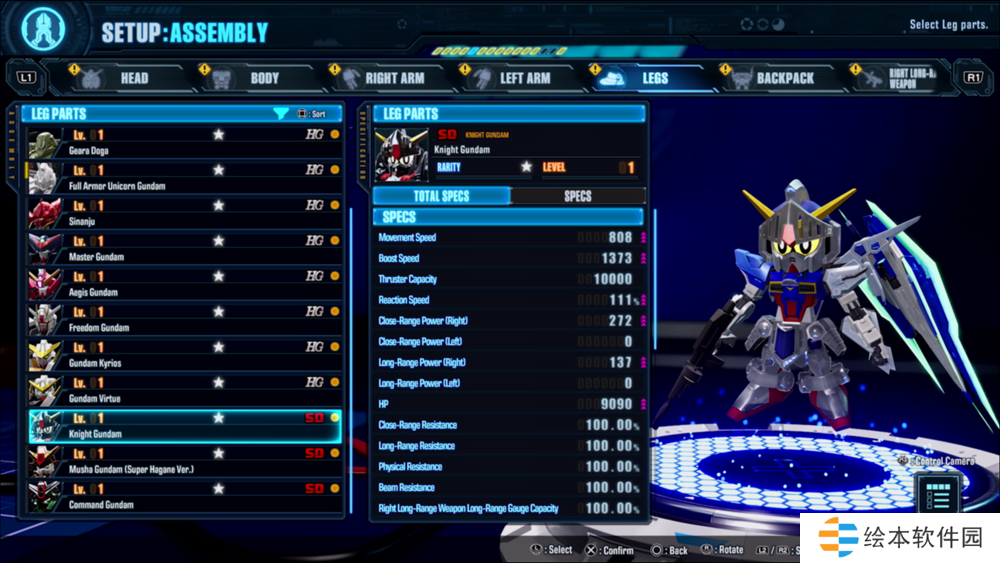Select the RIGHT ARM tab
Viewport: 1000px width, 563px height.
click(x=384, y=78)
